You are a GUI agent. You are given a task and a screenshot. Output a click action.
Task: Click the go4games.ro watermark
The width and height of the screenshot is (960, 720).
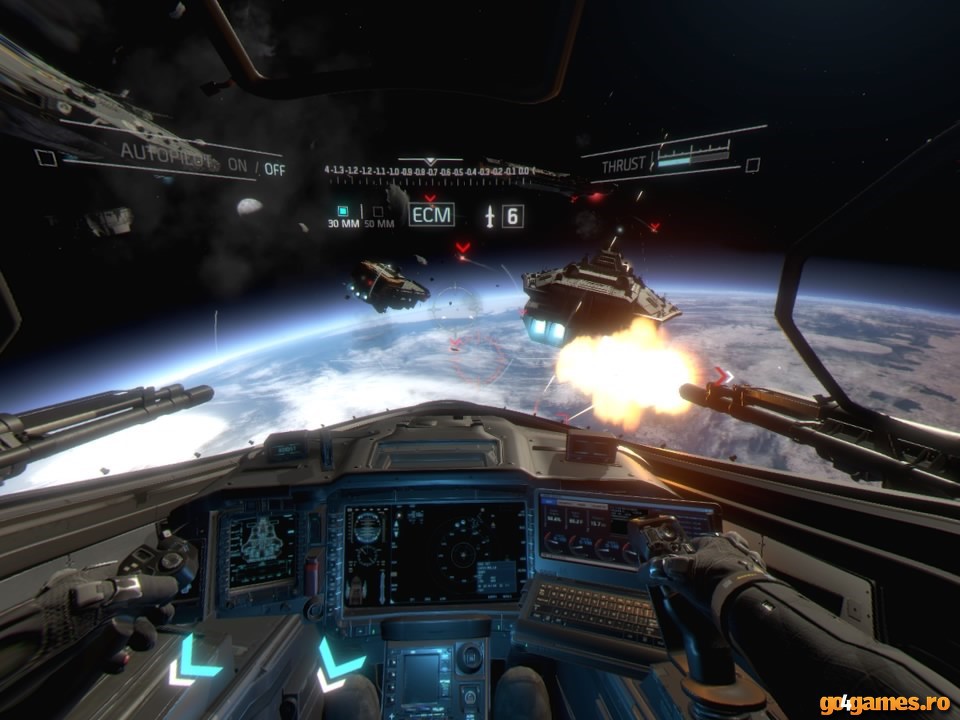(x=886, y=703)
